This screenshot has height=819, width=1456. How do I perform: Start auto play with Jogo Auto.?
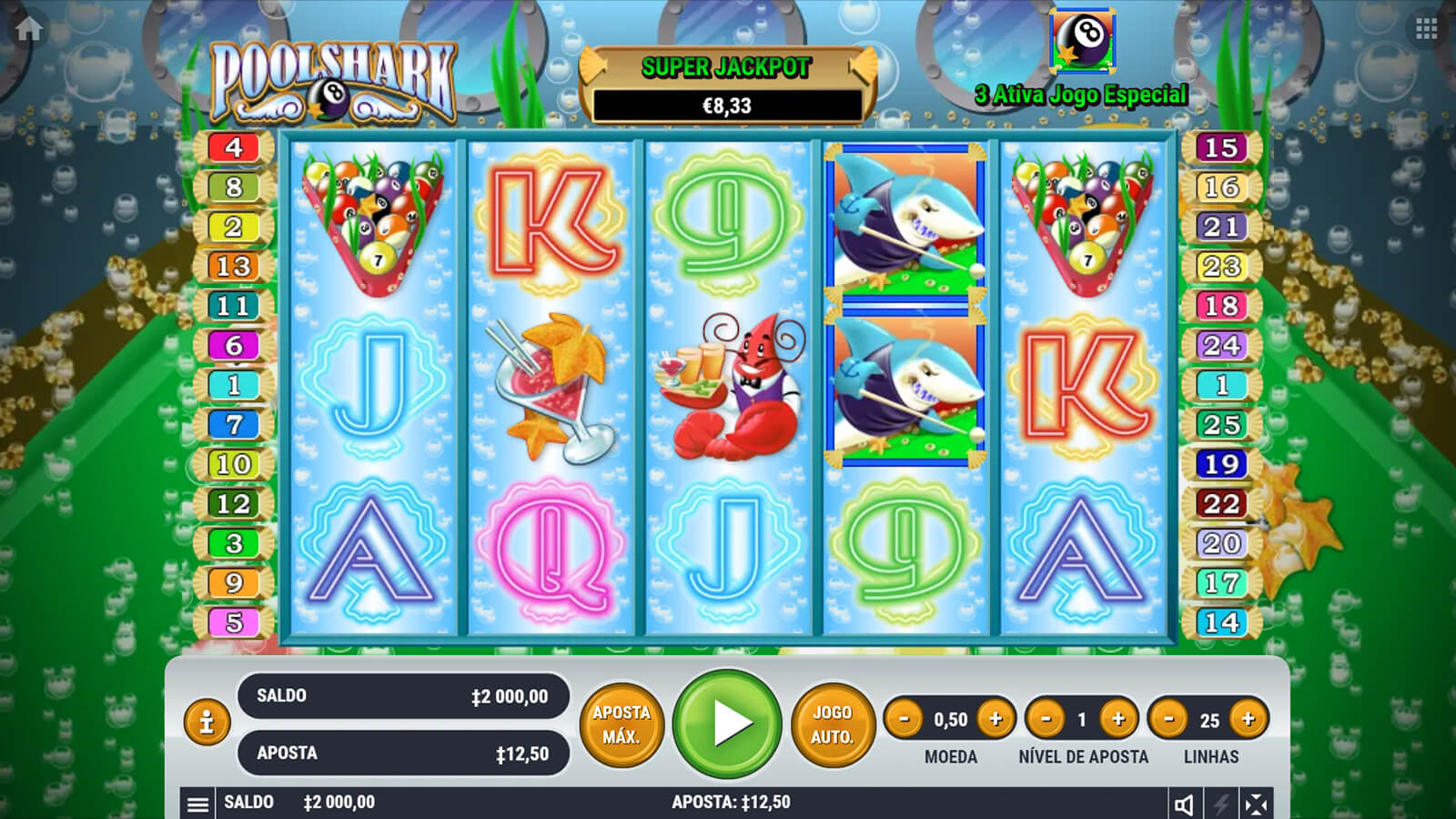[832, 724]
